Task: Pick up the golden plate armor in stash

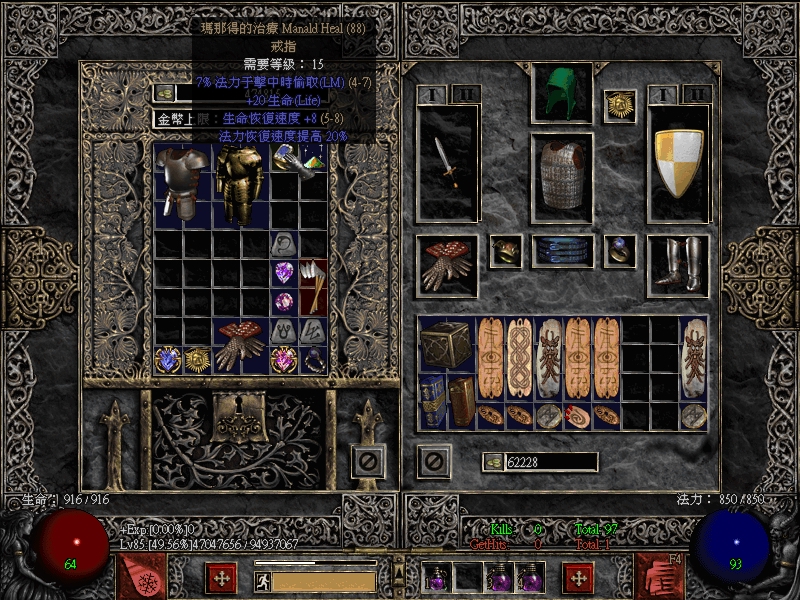Action: [x=237, y=185]
